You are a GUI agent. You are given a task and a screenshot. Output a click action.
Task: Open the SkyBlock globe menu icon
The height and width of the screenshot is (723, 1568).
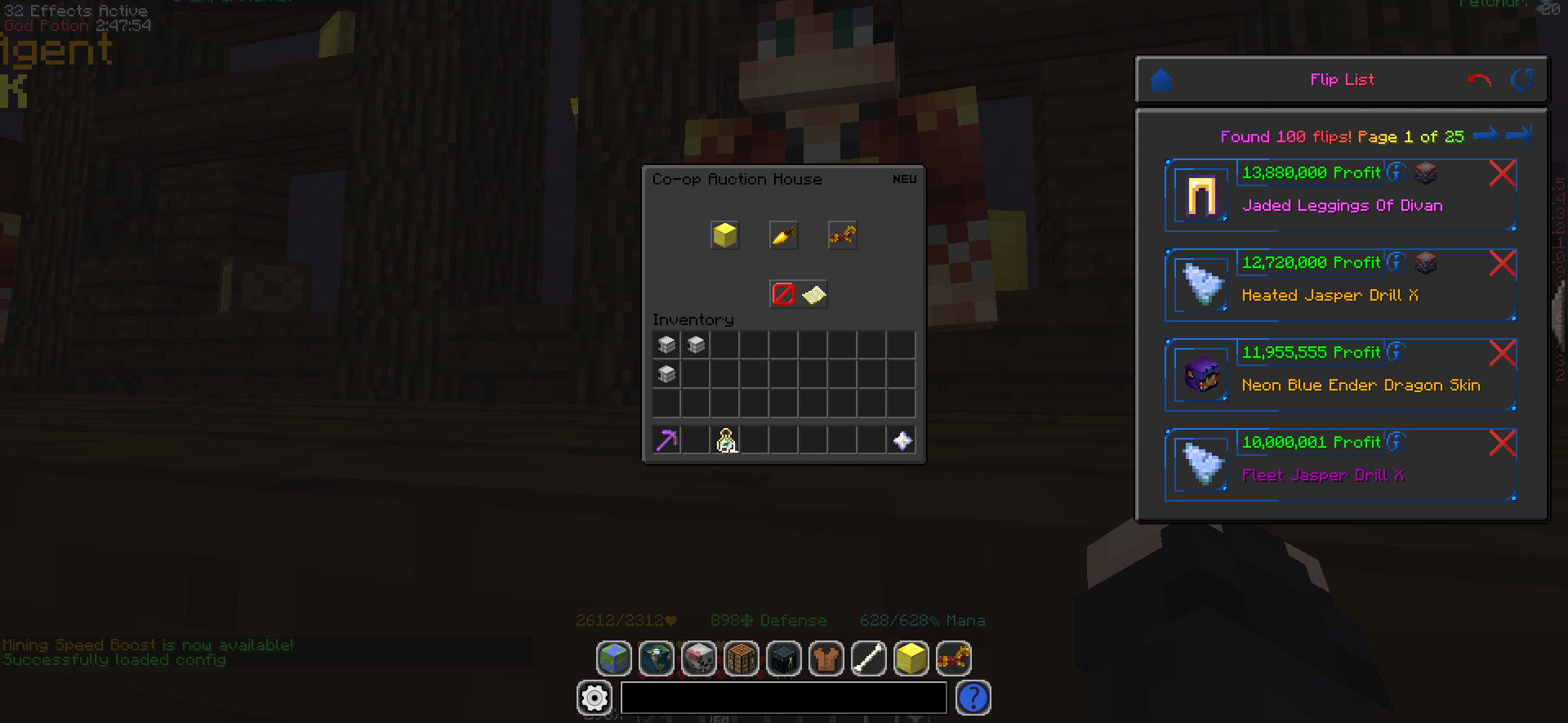614,658
